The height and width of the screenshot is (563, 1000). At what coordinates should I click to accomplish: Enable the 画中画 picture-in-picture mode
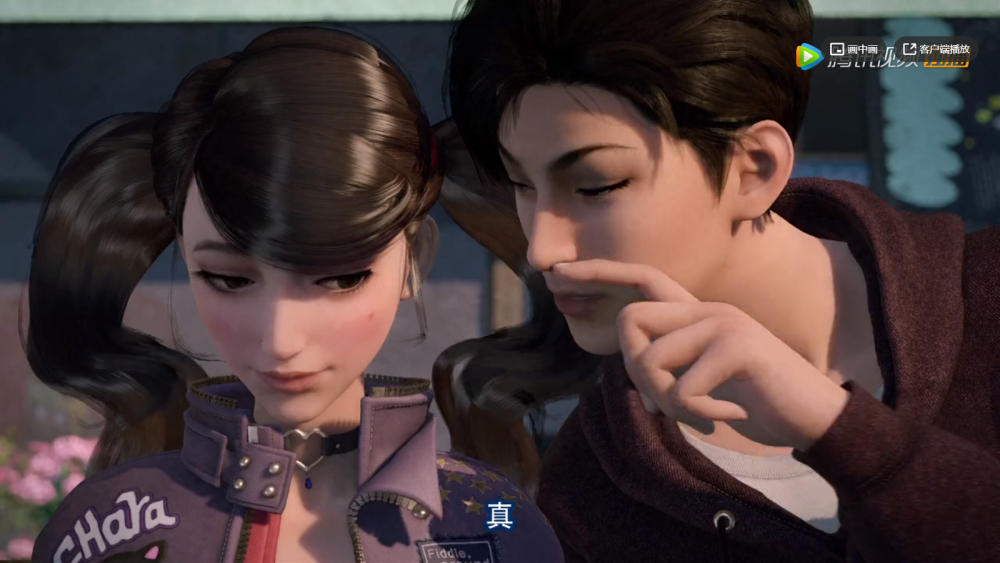853,49
